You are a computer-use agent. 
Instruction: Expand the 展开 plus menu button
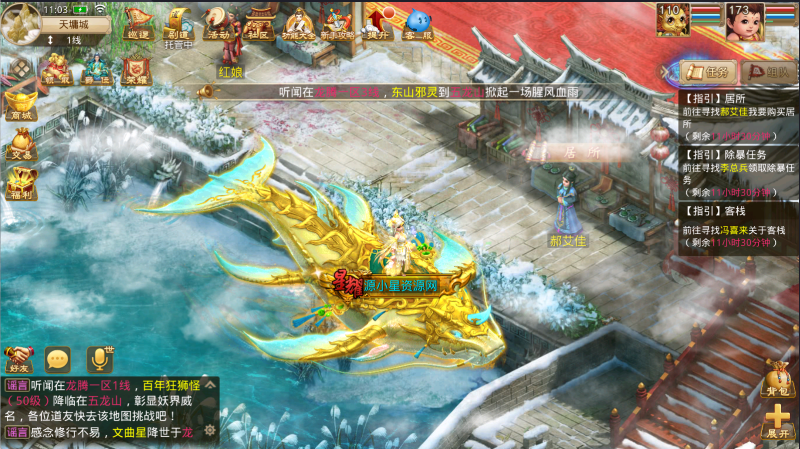777,421
